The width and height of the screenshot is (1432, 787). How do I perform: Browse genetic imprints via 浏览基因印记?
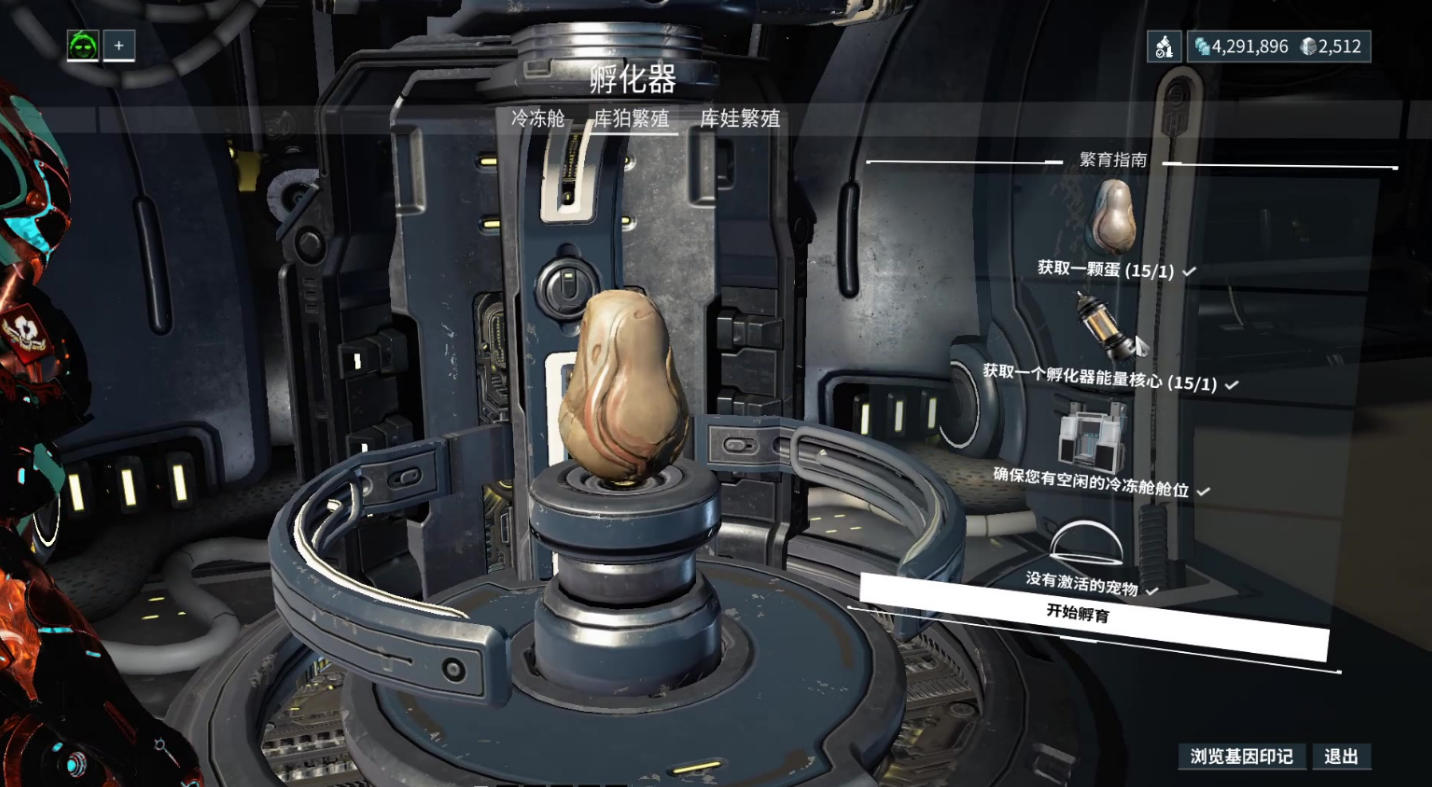(1241, 756)
